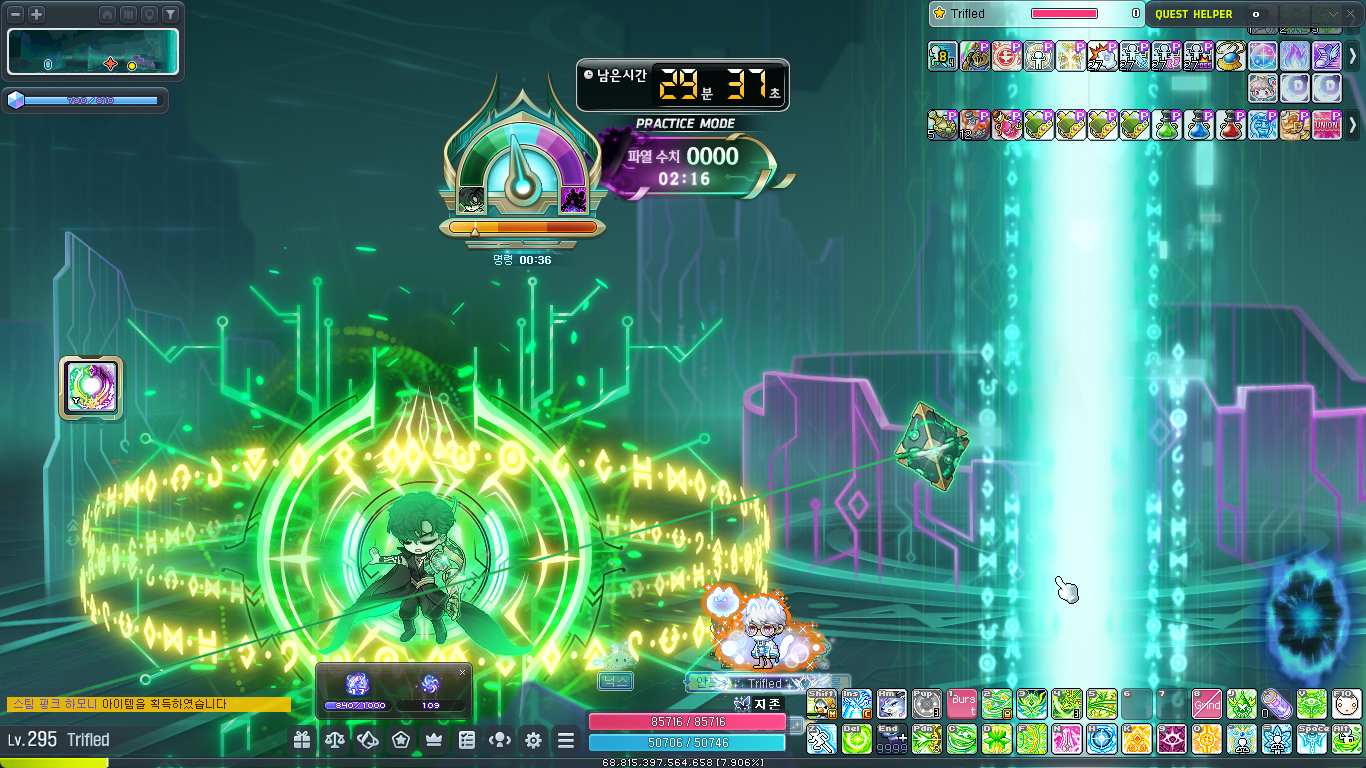Activate the pink Burst skill slot
The height and width of the screenshot is (768, 1366).
(x=962, y=704)
